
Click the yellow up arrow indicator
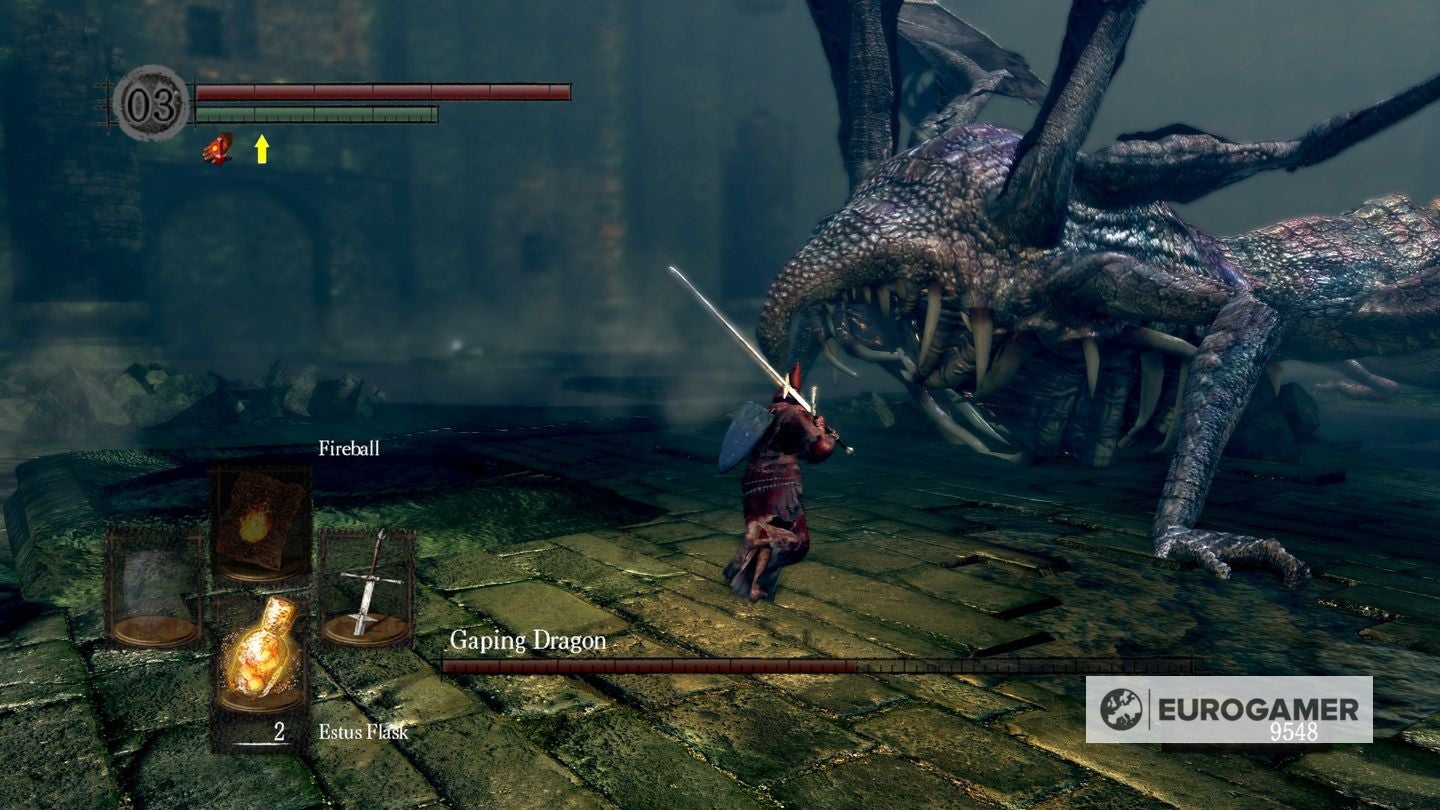[261, 150]
